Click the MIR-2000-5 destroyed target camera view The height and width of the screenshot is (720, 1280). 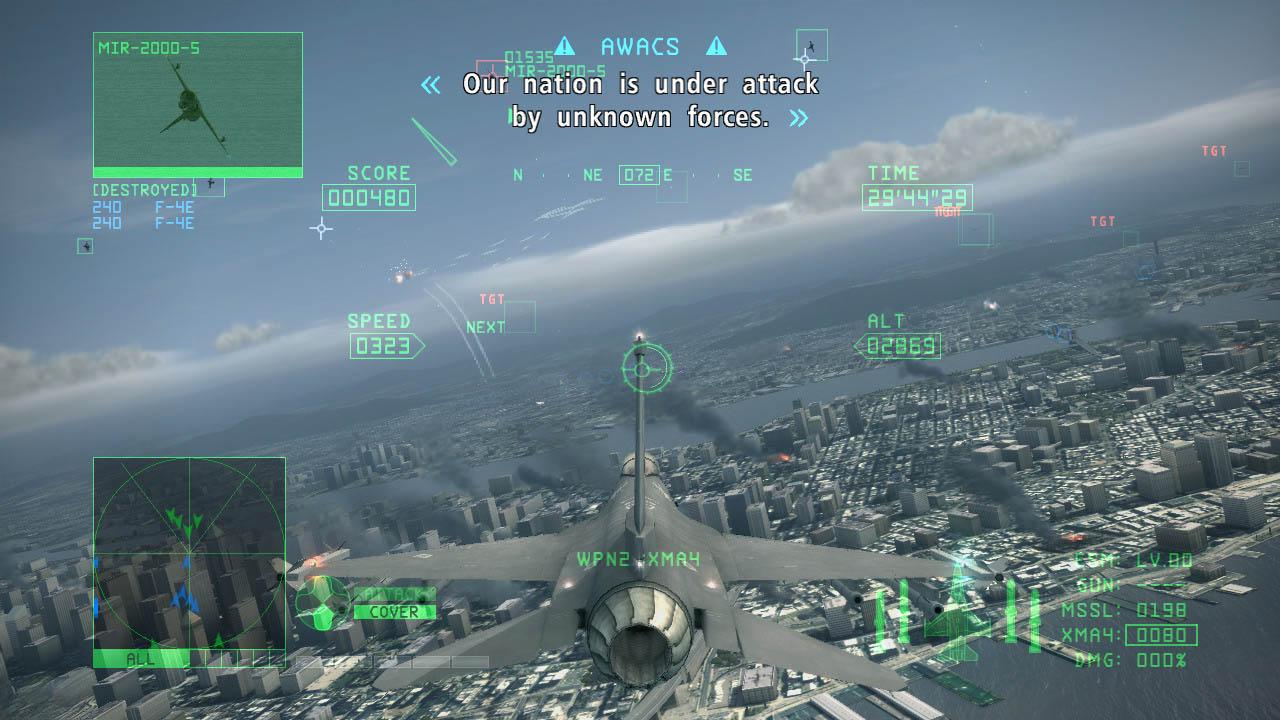pyautogui.click(x=196, y=103)
